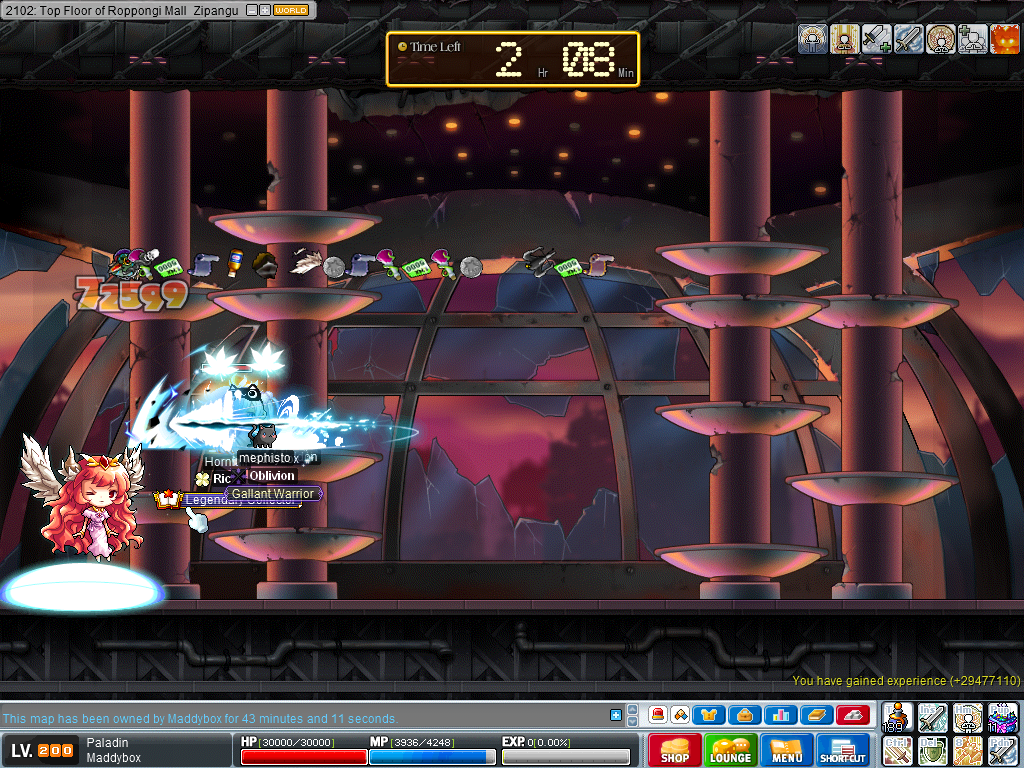Minimize the minimap title bar

pos(251,10)
